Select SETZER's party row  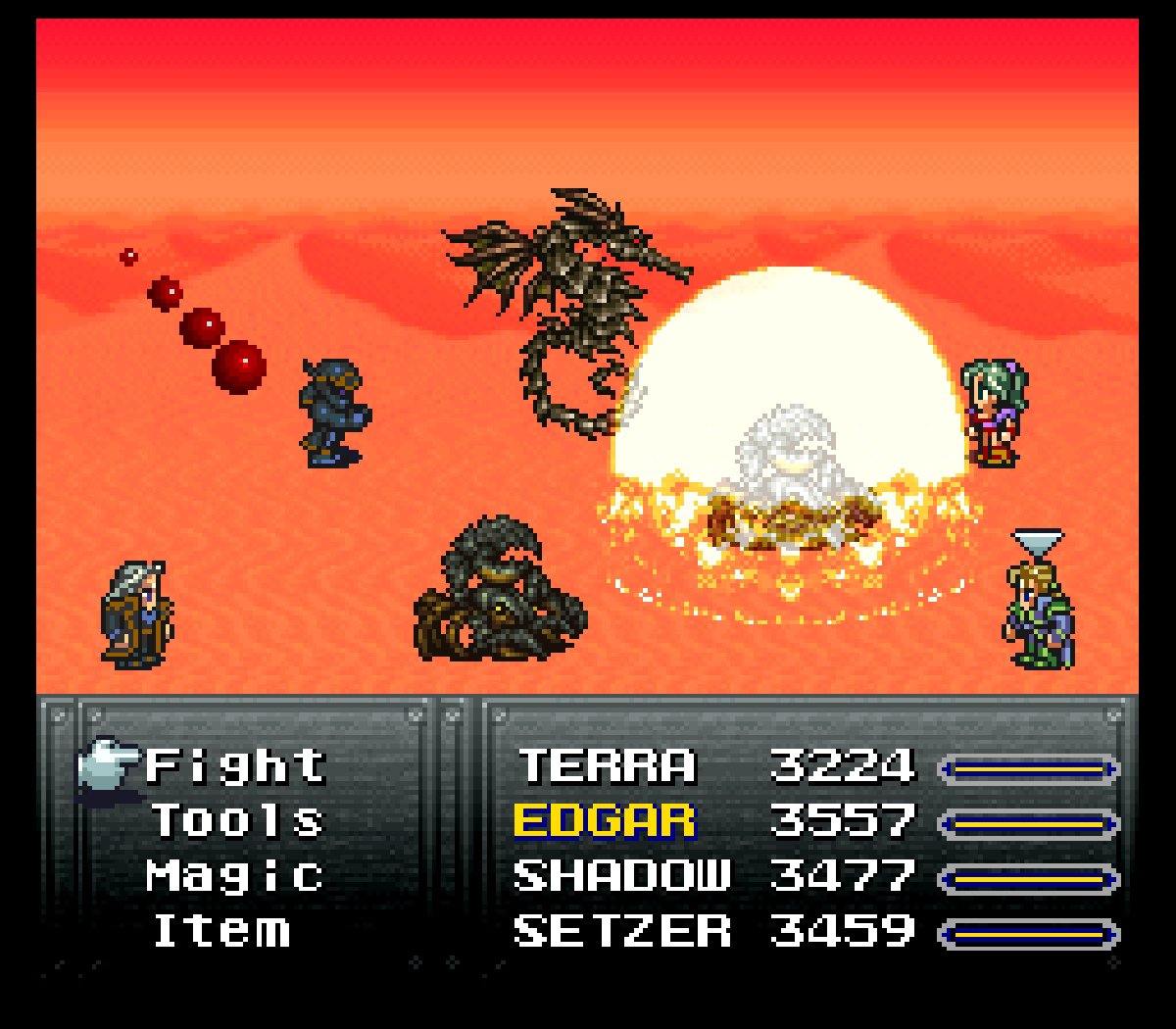(x=621, y=930)
